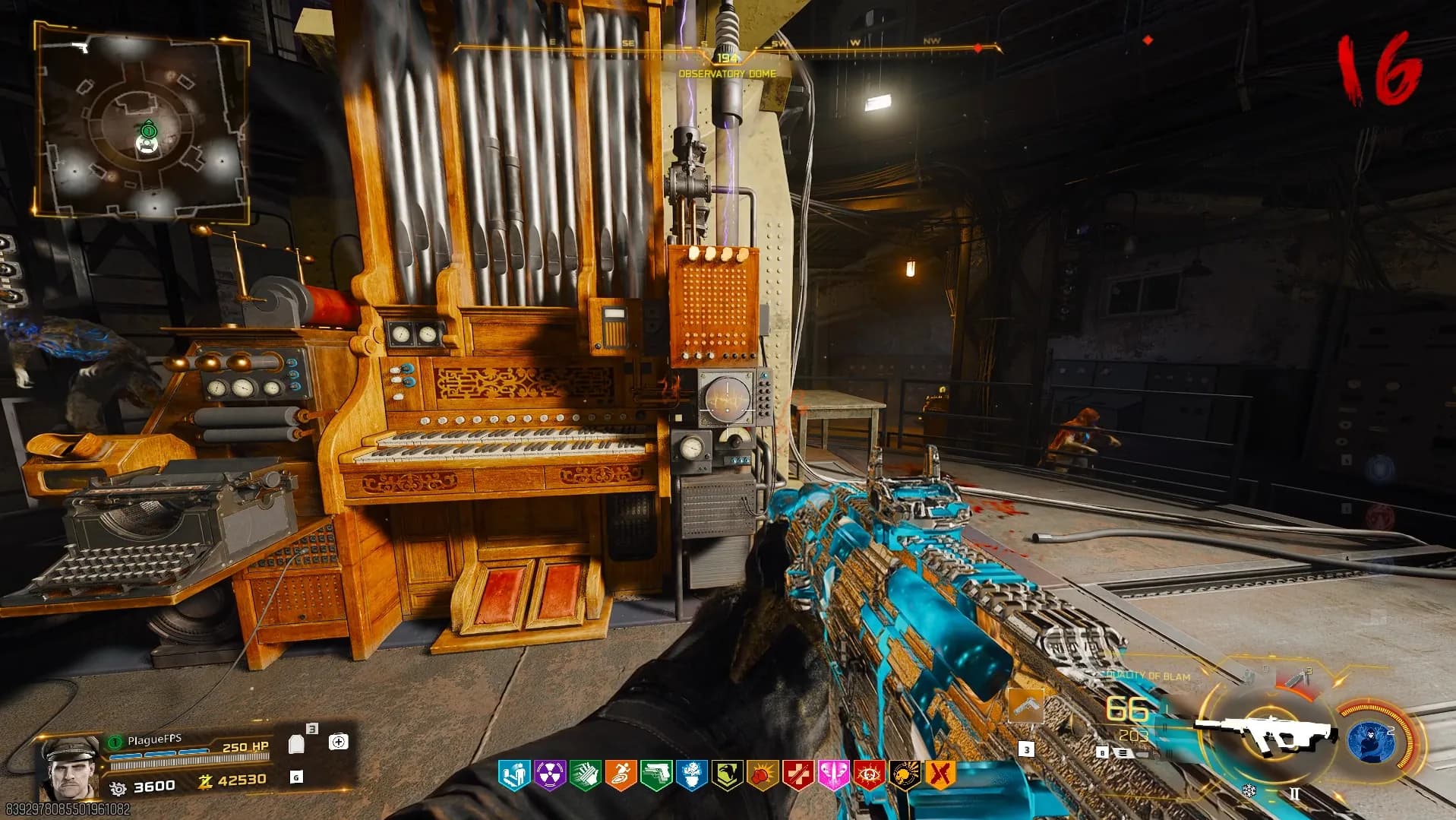Image resolution: width=1456 pixels, height=820 pixels.
Task: Select the green Speed Cola perk icon
Action: pyautogui.click(x=585, y=774)
